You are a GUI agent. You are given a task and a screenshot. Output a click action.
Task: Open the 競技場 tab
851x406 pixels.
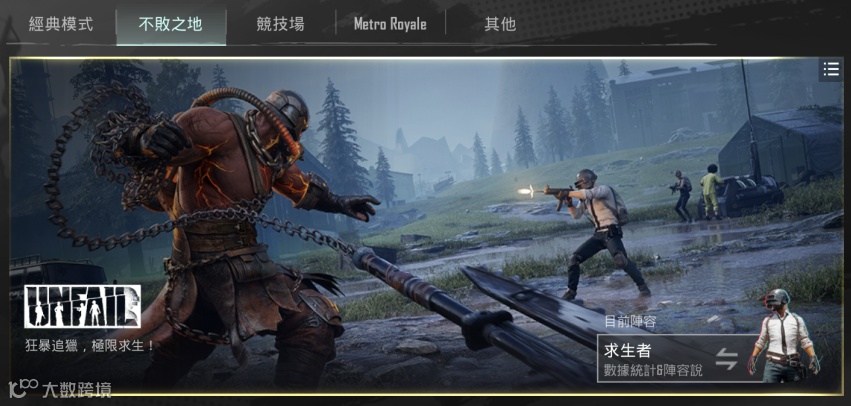pyautogui.click(x=281, y=24)
